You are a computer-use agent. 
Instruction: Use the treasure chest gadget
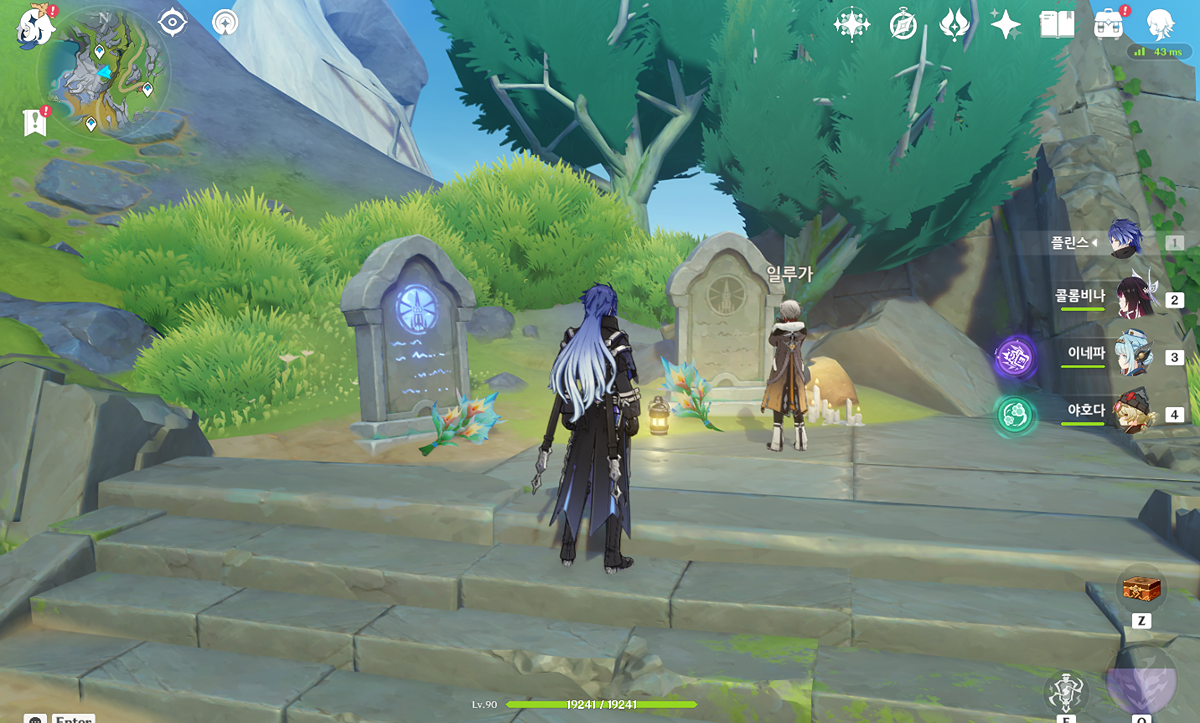(1139, 590)
